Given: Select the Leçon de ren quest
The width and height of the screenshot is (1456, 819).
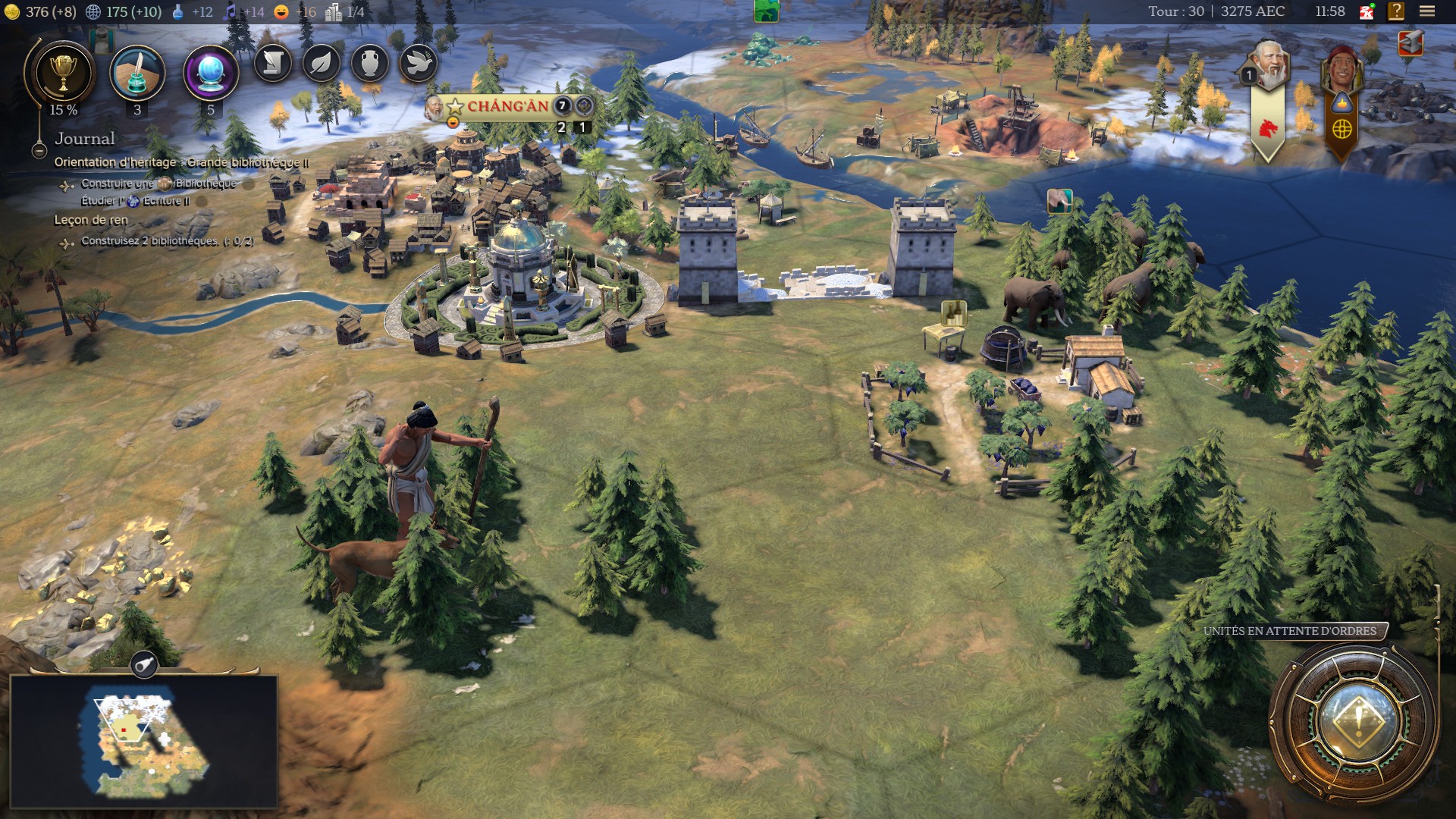Looking at the screenshot, I should pyautogui.click(x=91, y=220).
